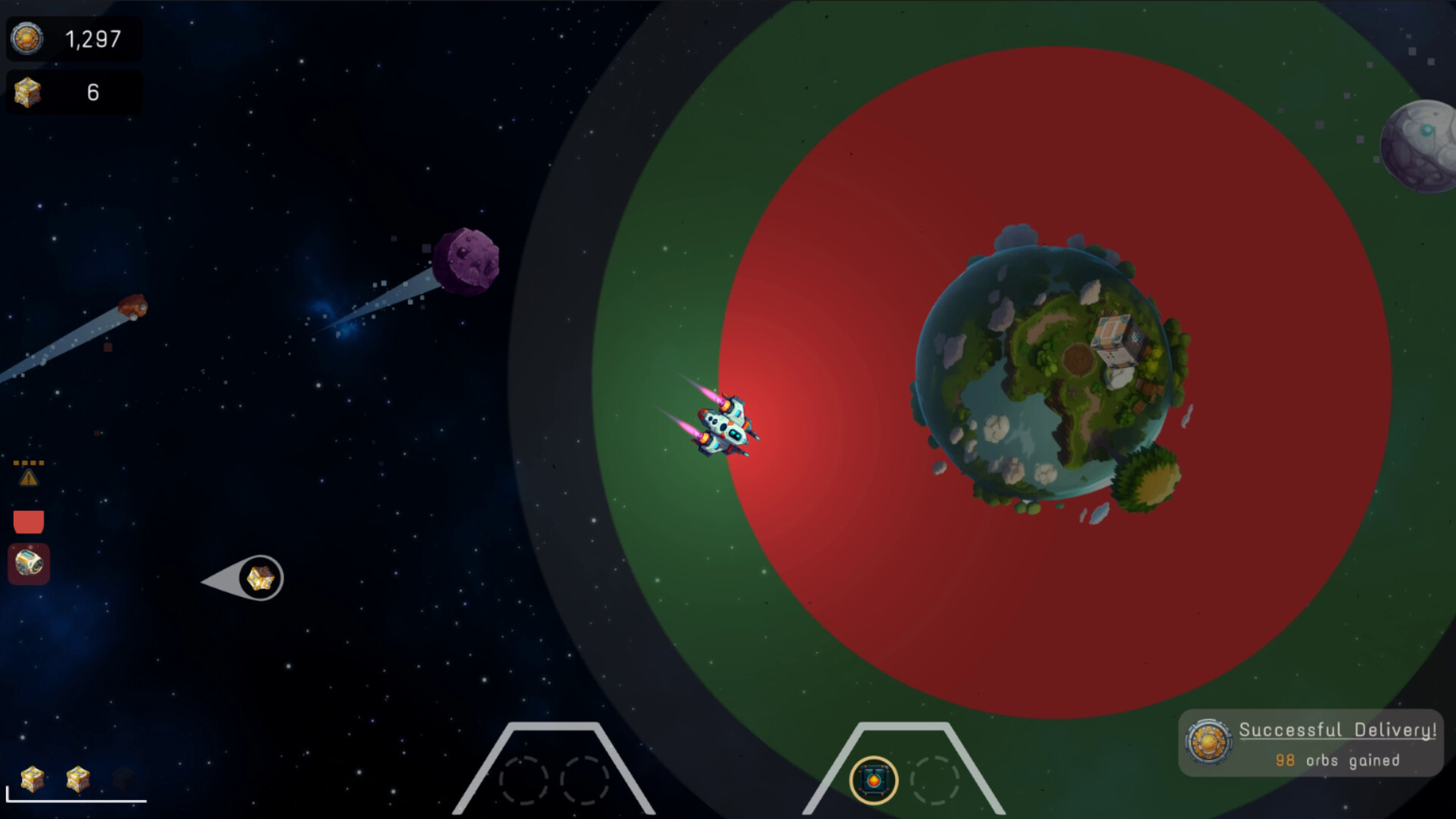This screenshot has height=819, width=1456.
Task: Select the equipped turret icon in landing slot
Action: 874,781
